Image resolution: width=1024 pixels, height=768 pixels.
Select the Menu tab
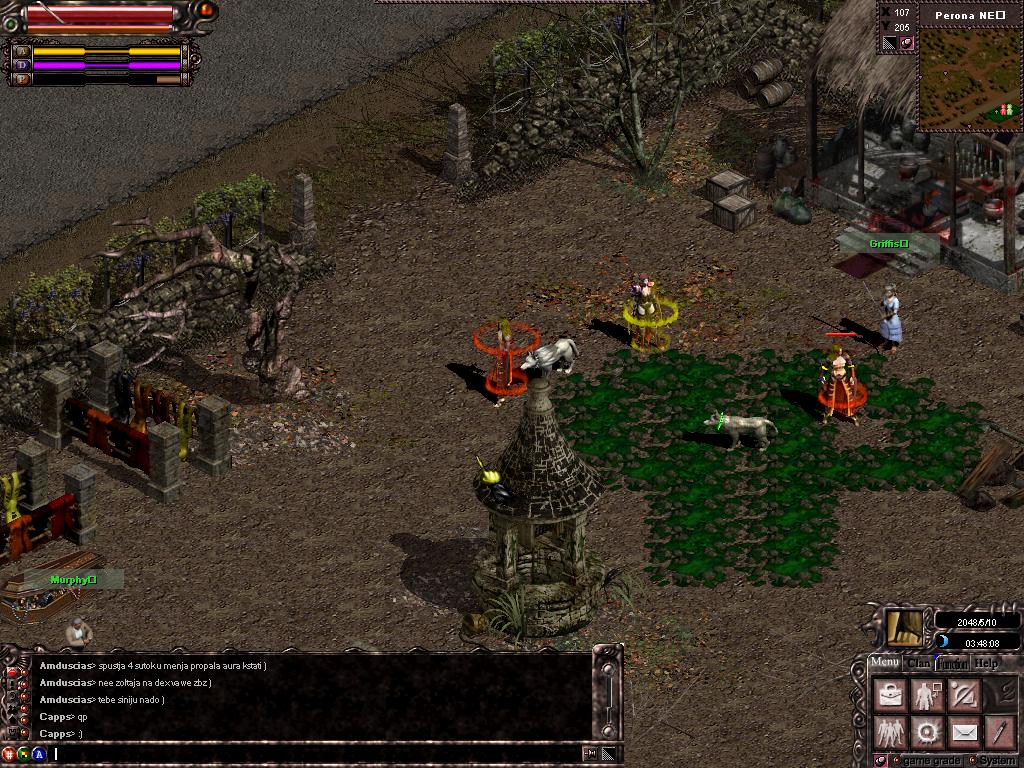pos(884,662)
